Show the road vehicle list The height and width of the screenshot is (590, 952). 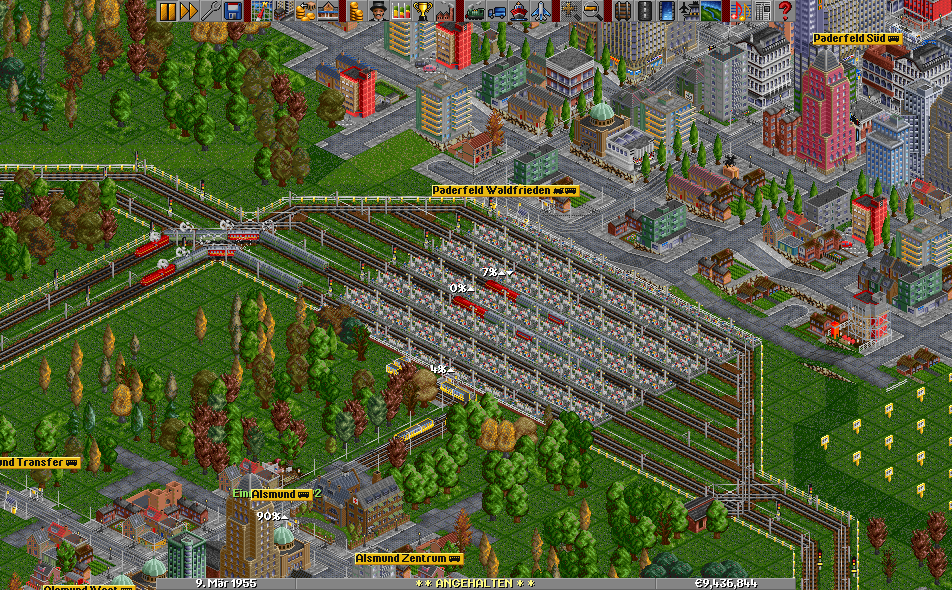click(497, 11)
